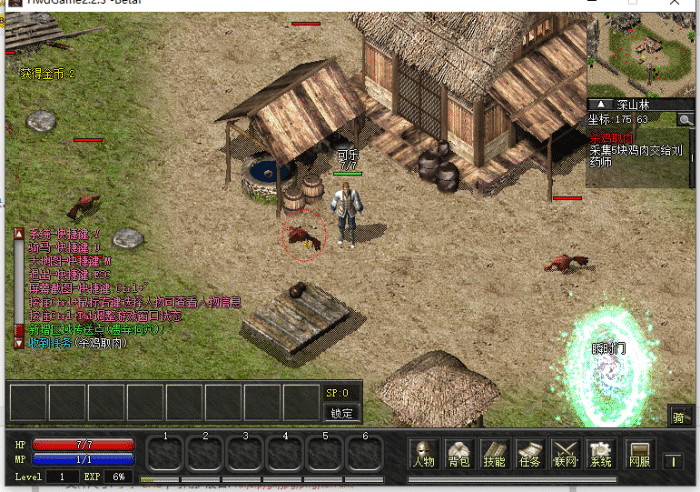This screenshot has width=700, height=492.
Task: Open the 人物 character panel
Action: click(x=424, y=455)
